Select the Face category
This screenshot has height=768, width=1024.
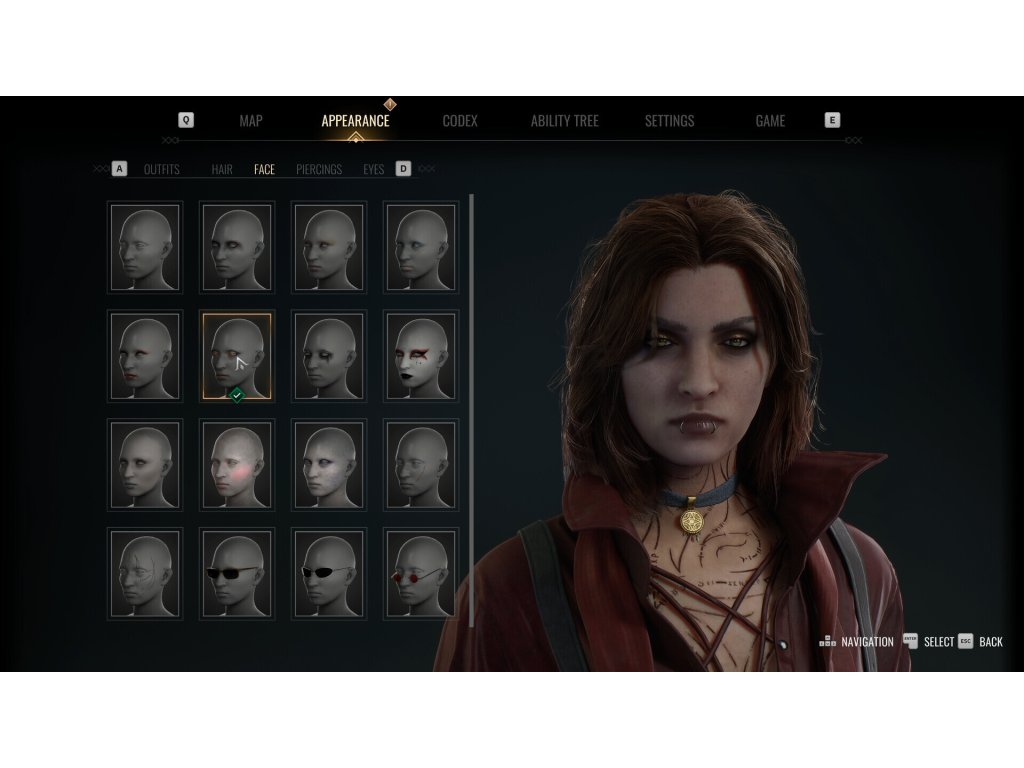pyautogui.click(x=264, y=170)
